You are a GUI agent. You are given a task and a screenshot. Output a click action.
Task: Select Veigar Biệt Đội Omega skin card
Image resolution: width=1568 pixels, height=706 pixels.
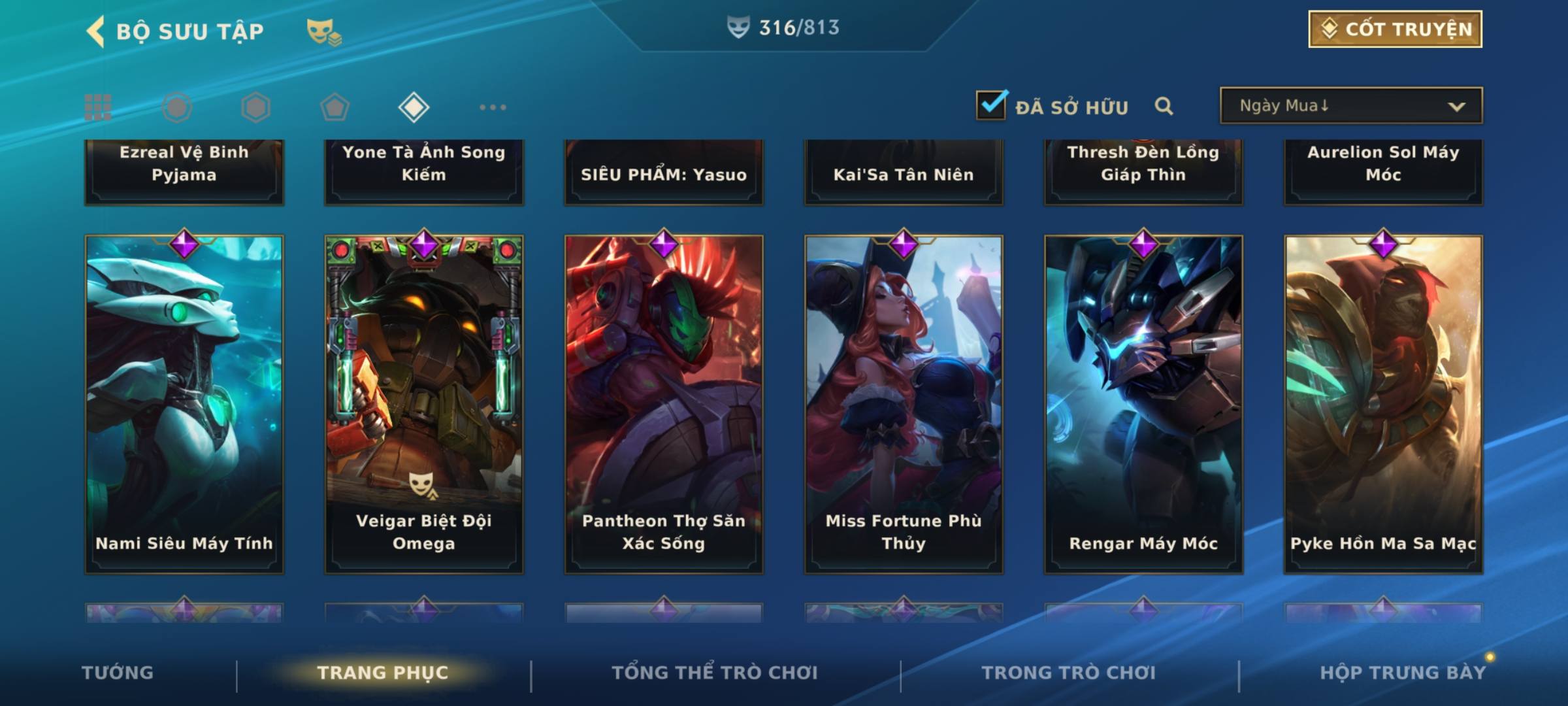pos(424,404)
